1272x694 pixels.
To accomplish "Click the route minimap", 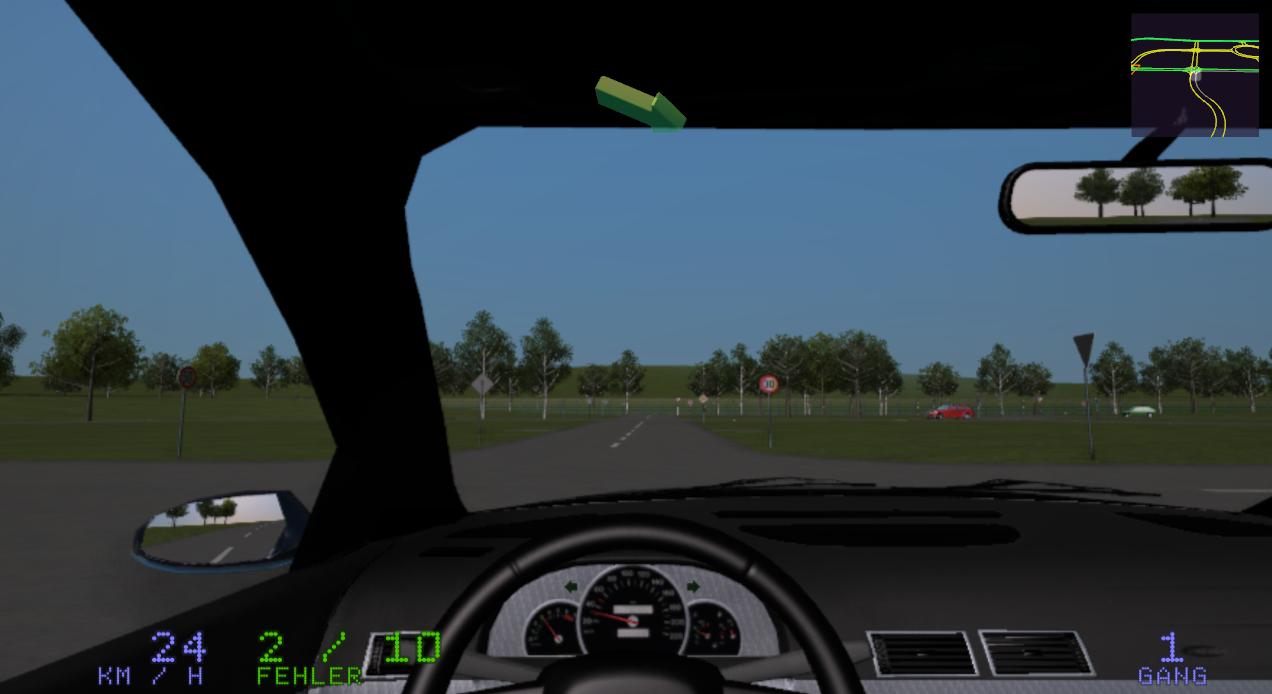I will coord(1194,75).
